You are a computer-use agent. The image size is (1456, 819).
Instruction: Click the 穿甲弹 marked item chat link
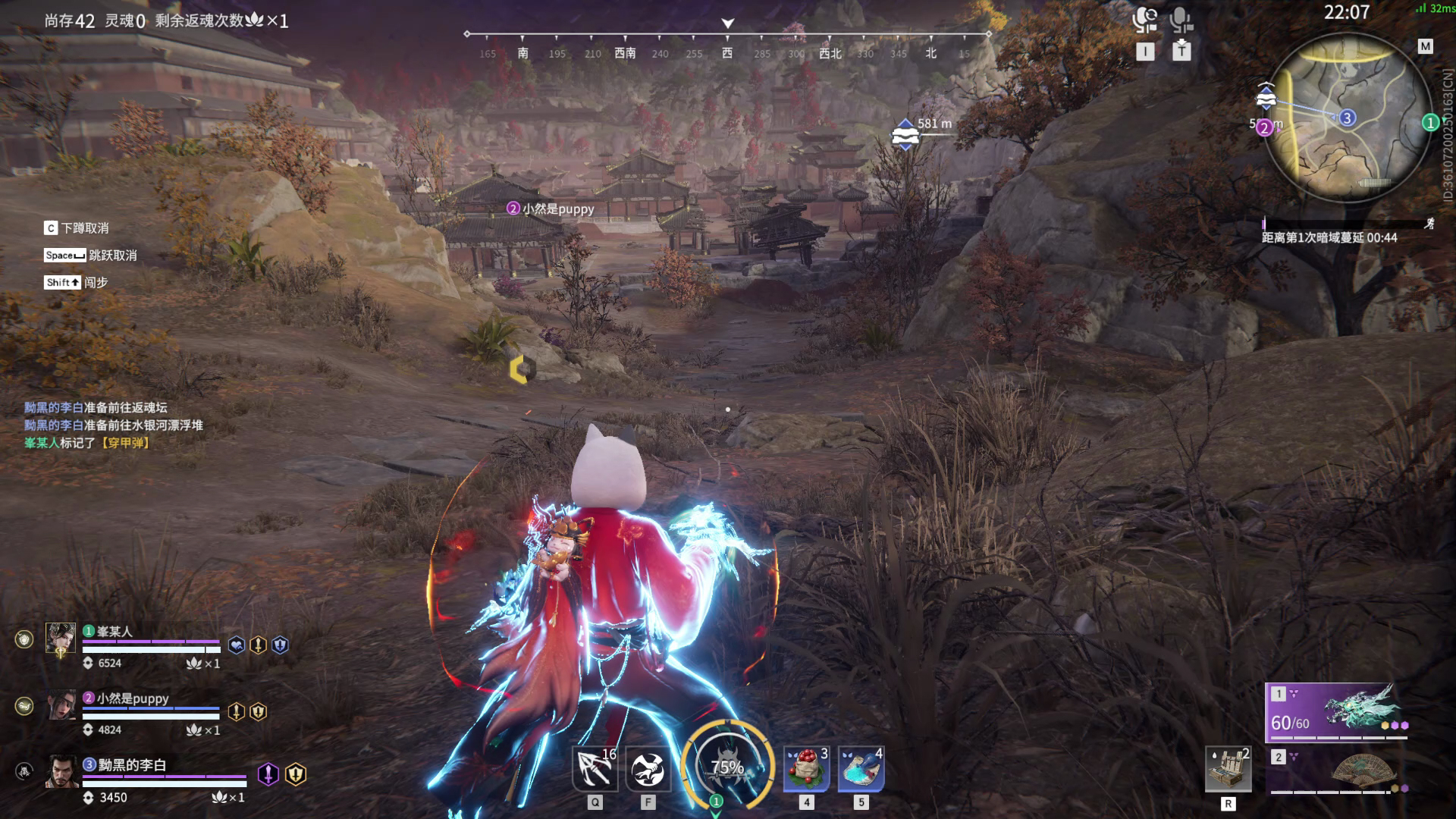click(x=125, y=443)
